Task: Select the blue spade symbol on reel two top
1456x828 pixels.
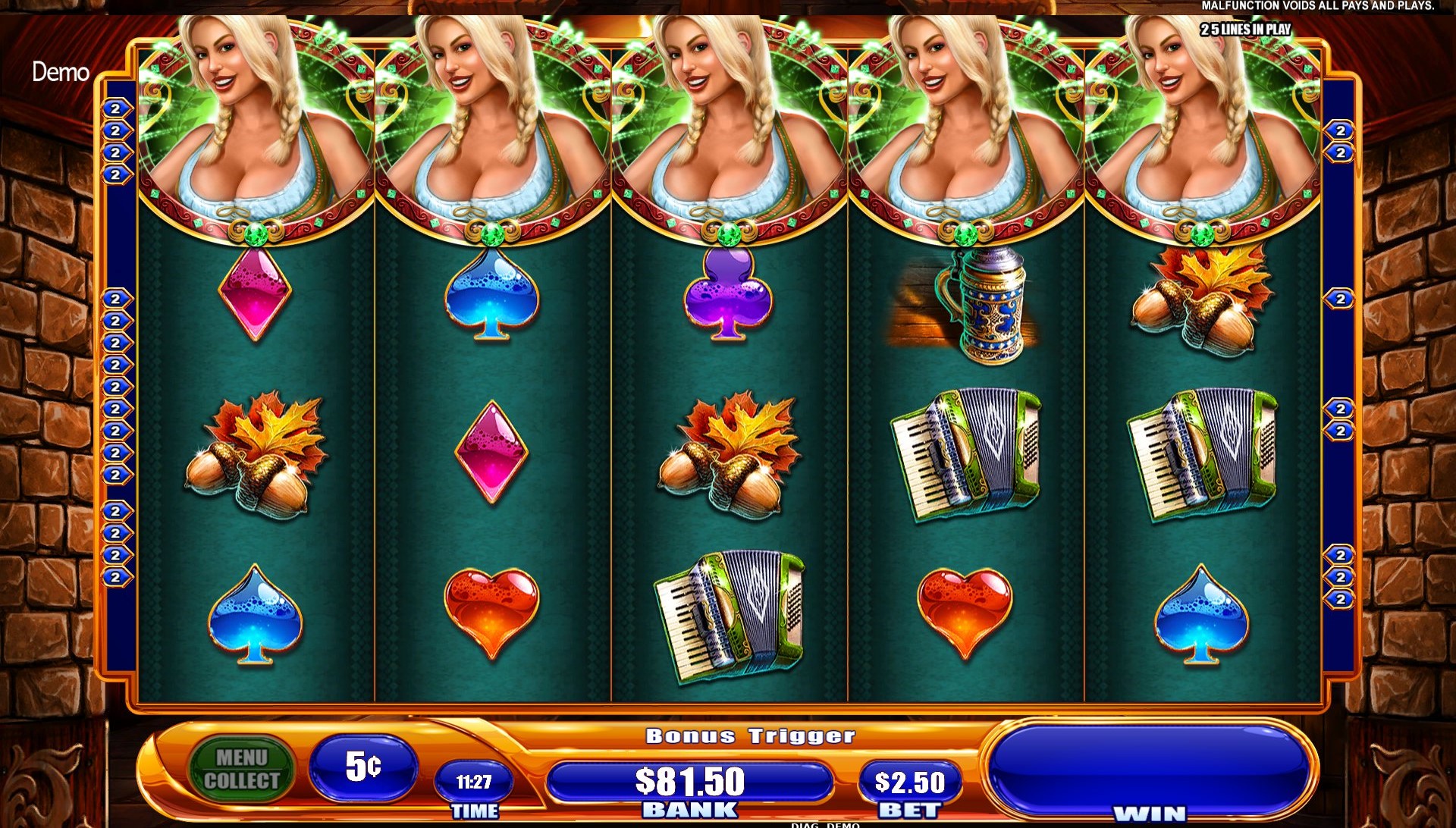Action: (x=493, y=300)
